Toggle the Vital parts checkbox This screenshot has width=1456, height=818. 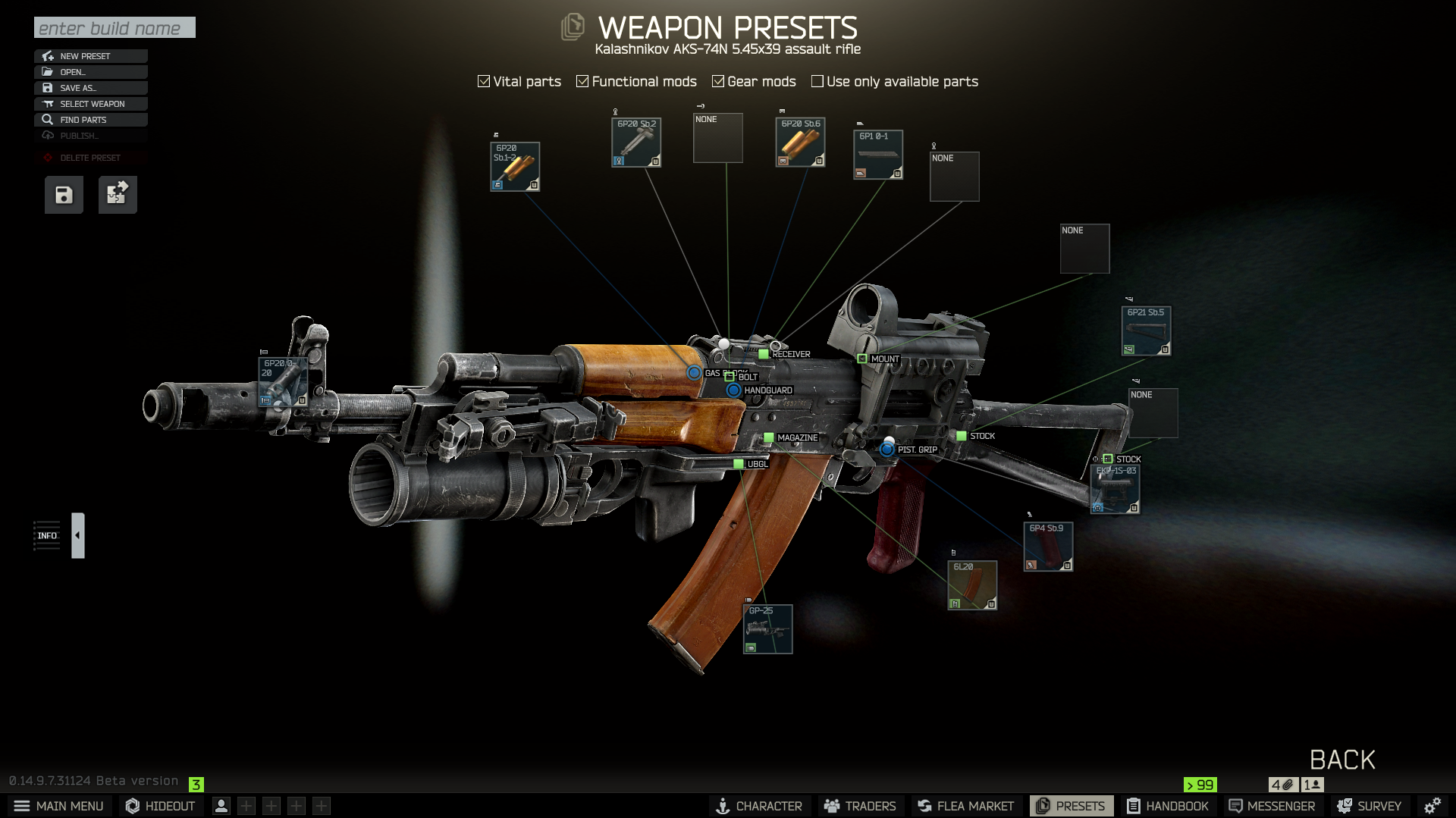[x=484, y=81]
